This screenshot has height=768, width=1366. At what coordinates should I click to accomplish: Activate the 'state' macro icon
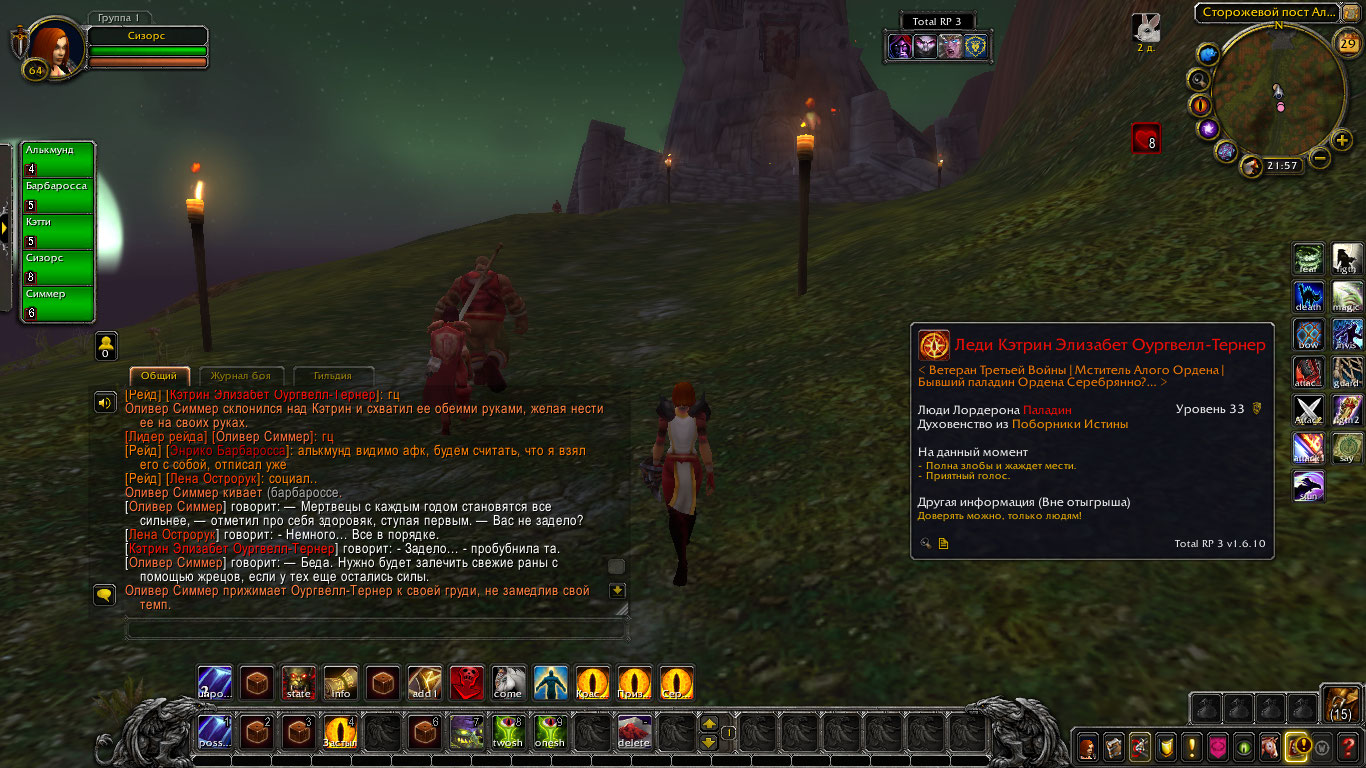click(299, 683)
